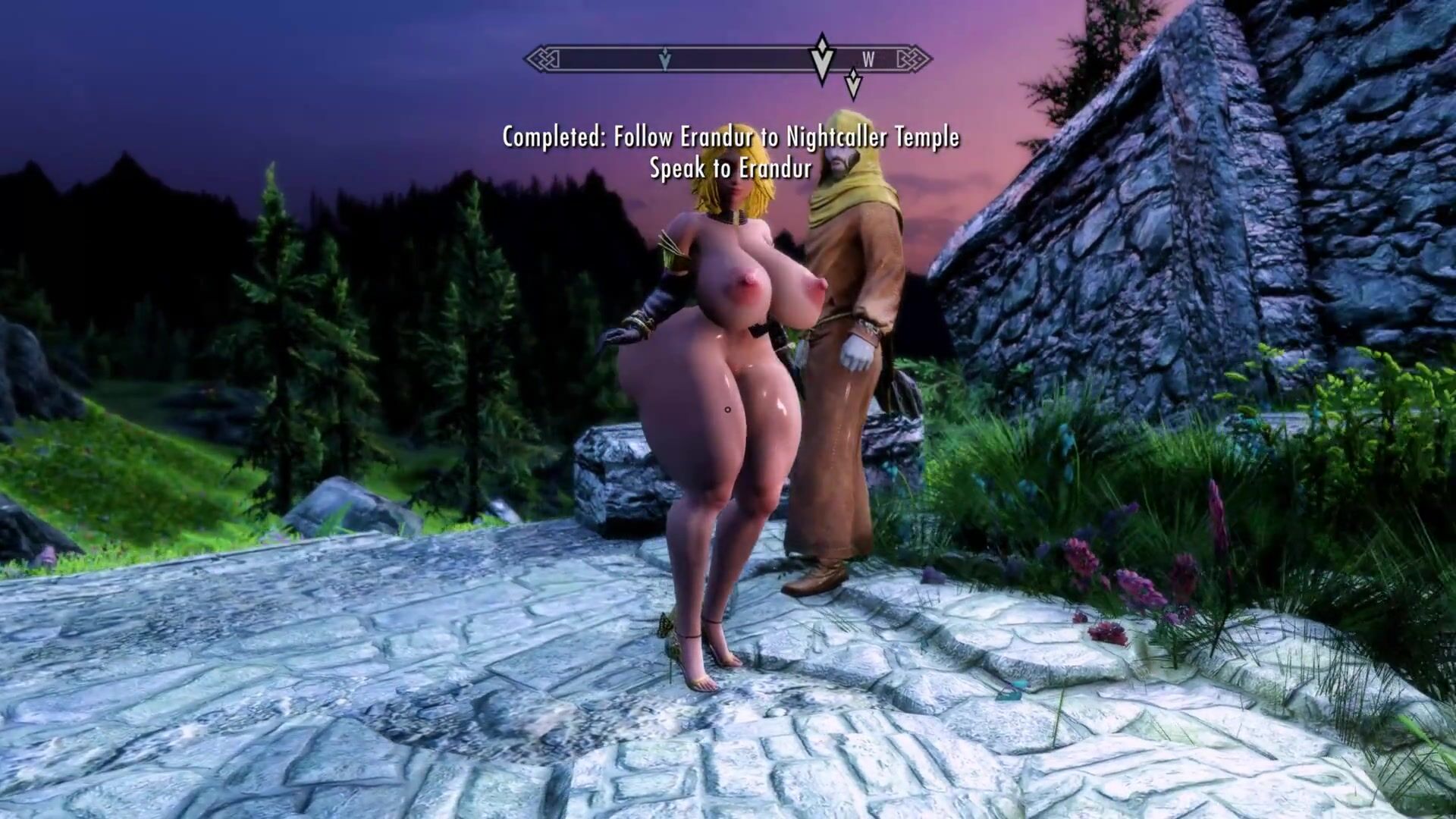Click the large quest marker on the compass
The width and height of the screenshot is (1456, 819).
(x=823, y=58)
